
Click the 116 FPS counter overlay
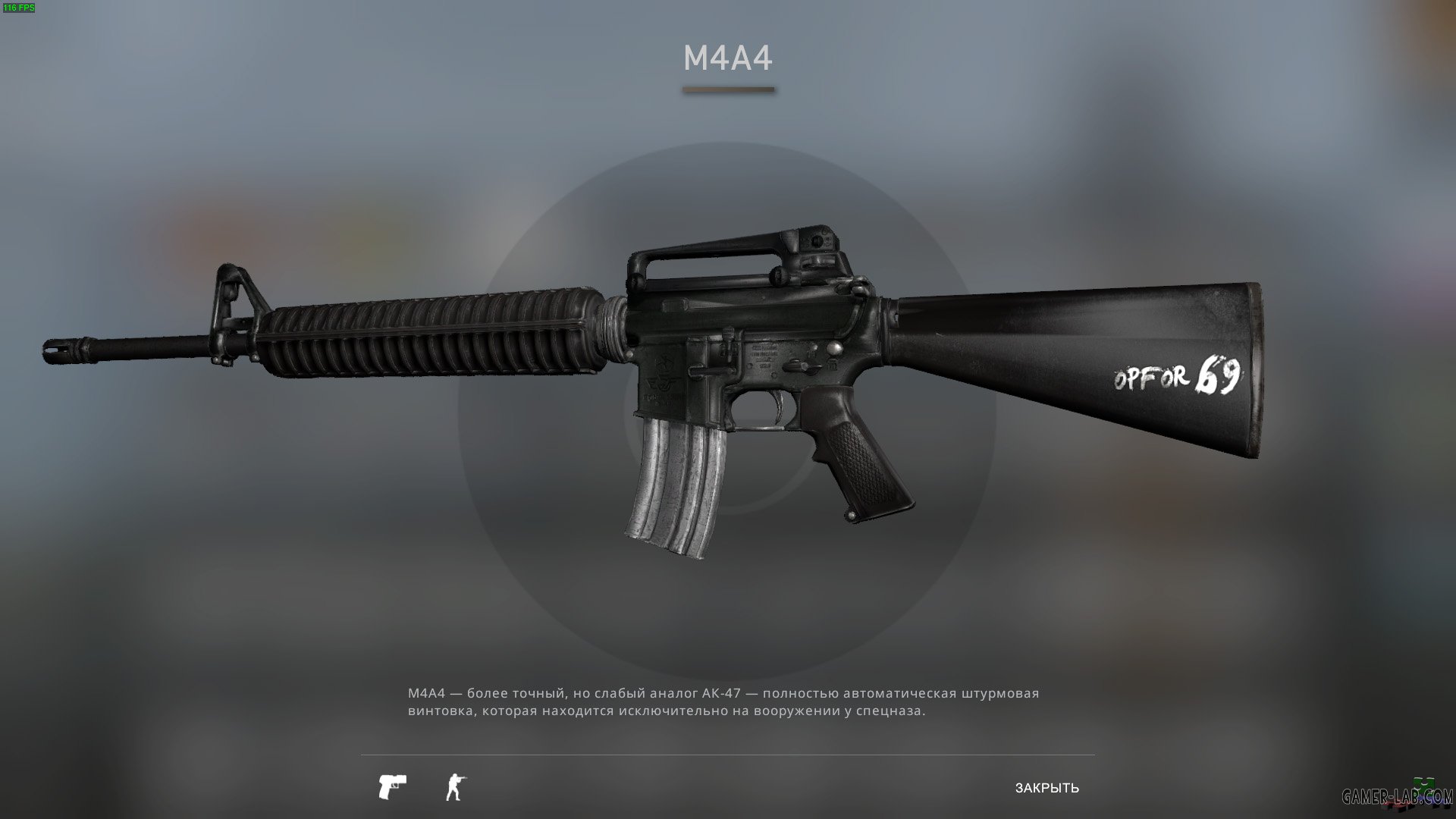18,8
